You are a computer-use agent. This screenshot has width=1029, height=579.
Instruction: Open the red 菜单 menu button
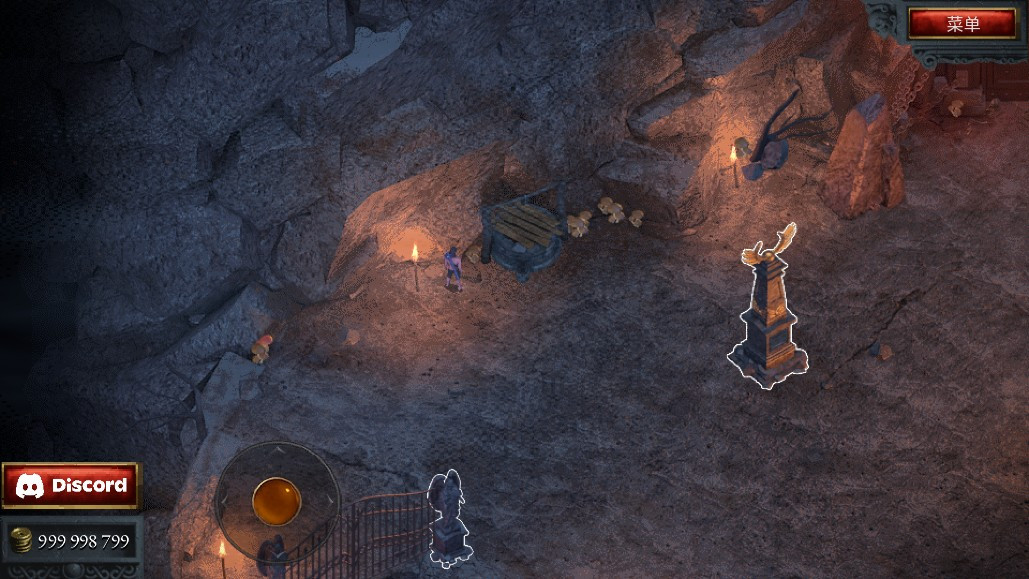[962, 23]
